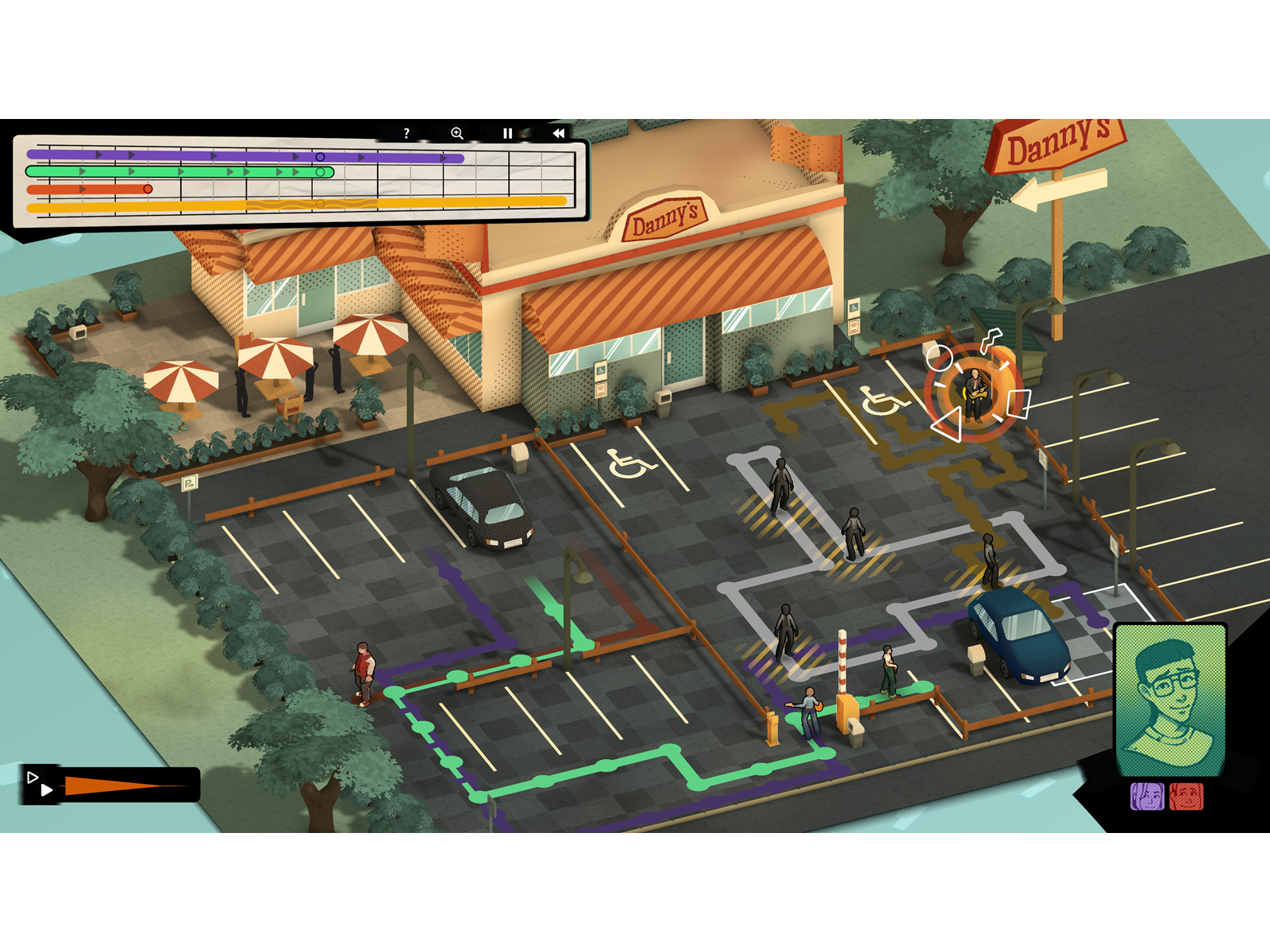This screenshot has height=952, width=1270.
Task: Click the orange dot marker on the red timeline track
Action: 147,189
